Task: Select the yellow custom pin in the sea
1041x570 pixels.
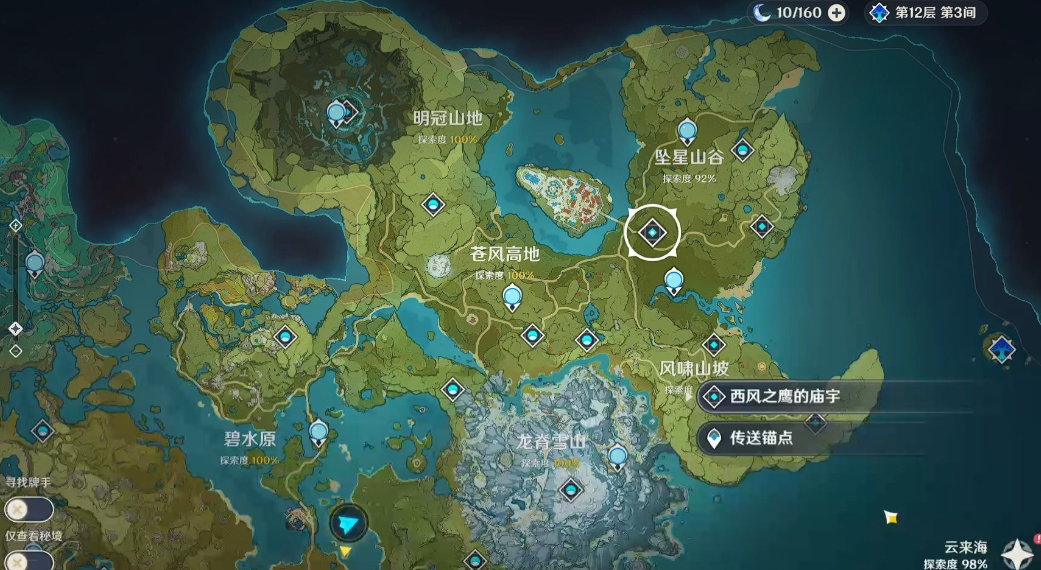Action: 890,516
